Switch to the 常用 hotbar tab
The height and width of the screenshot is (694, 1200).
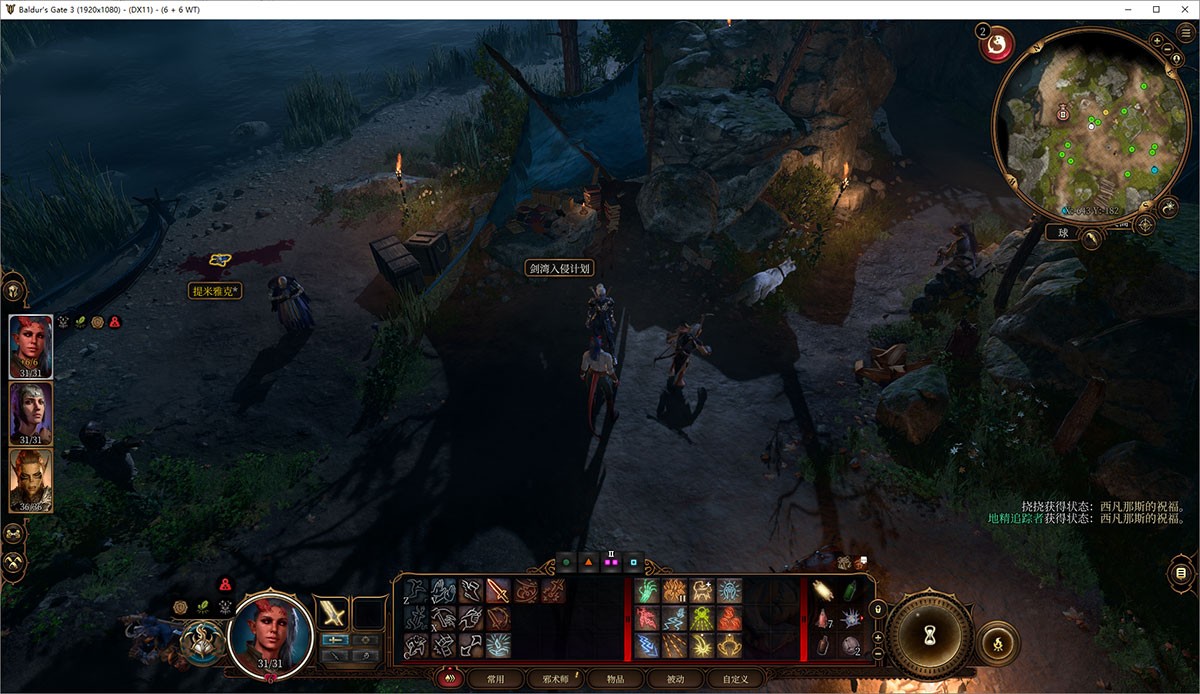496,679
